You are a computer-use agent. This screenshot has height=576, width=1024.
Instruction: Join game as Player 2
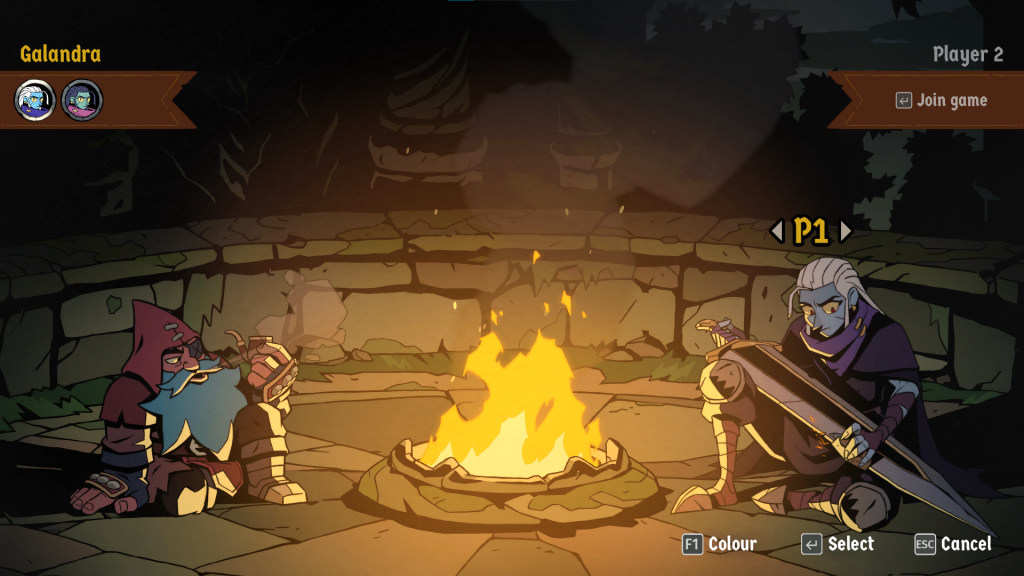(940, 100)
